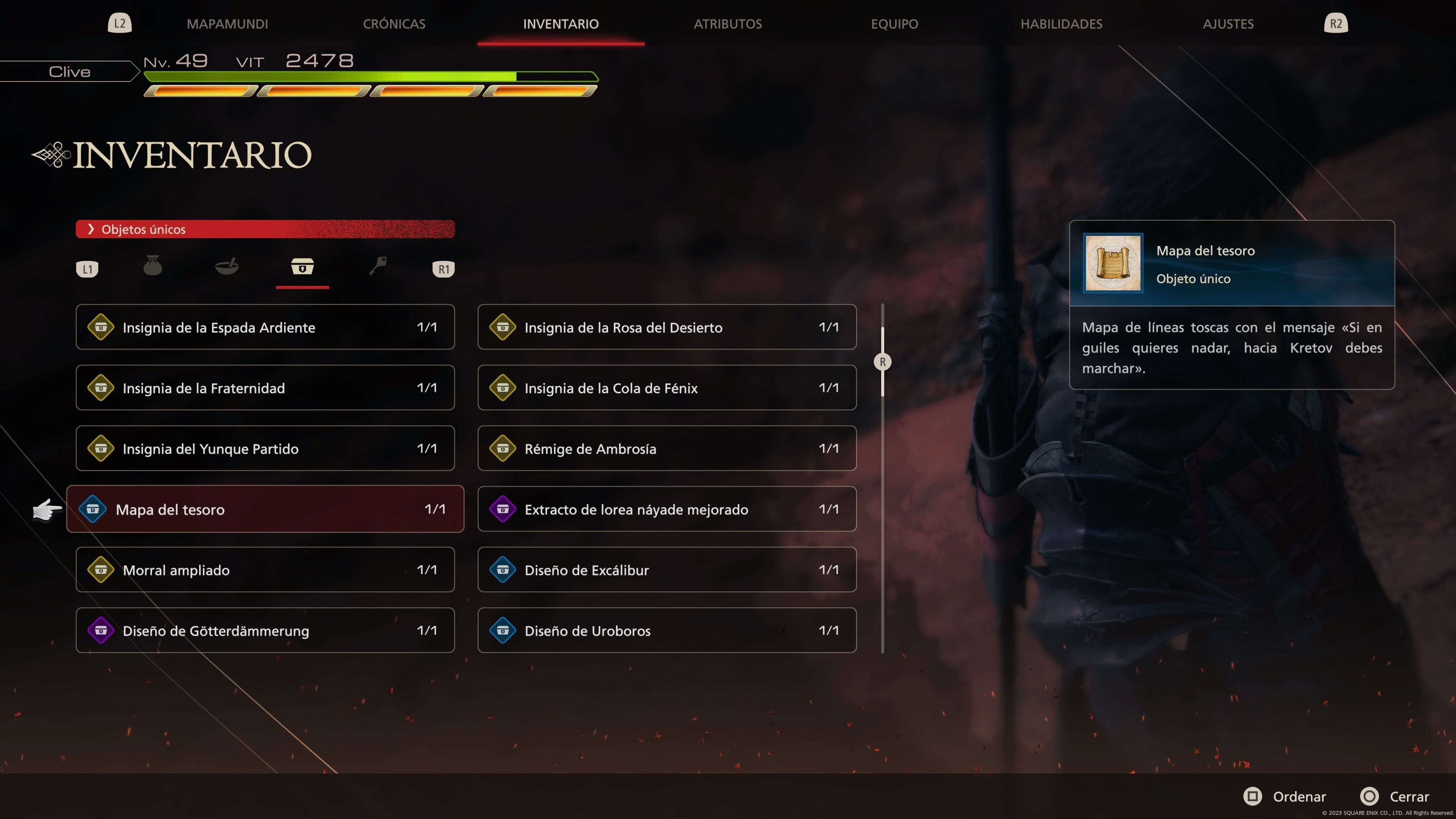The image size is (1456, 819).
Task: Switch to the ATRIBUTOS tab
Action: coord(728,24)
